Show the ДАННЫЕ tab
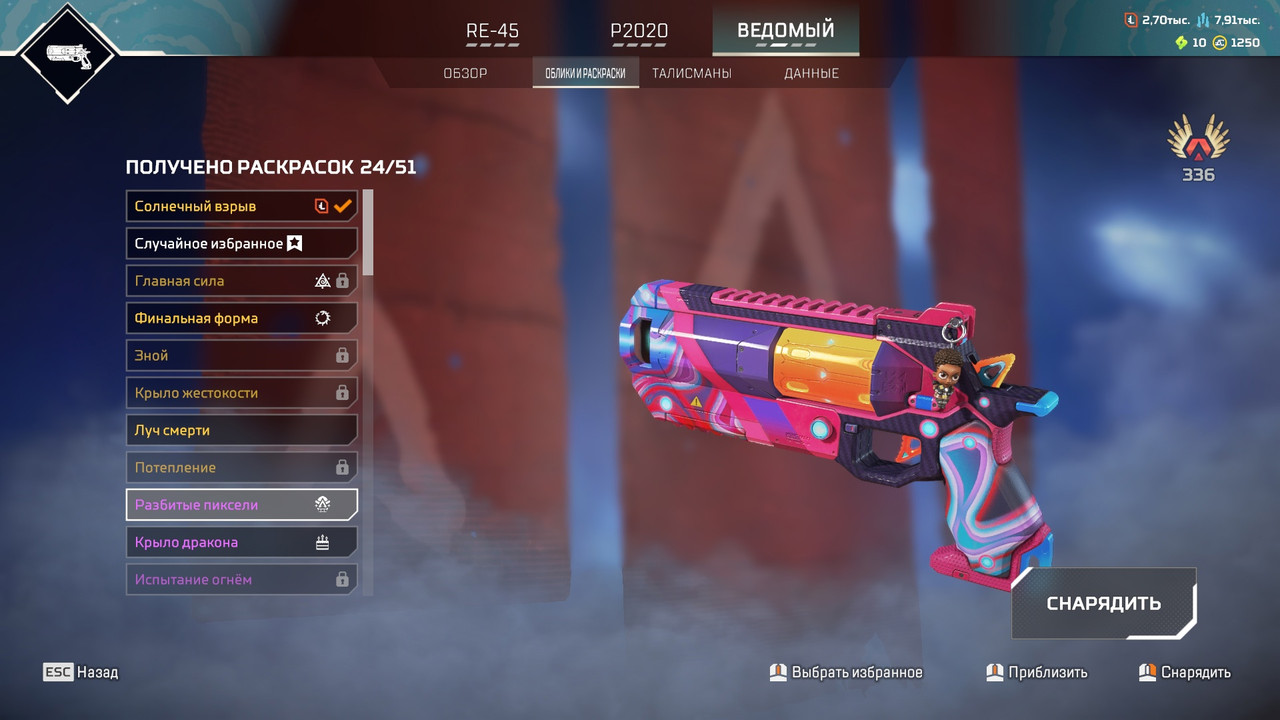The height and width of the screenshot is (720, 1280). pyautogui.click(x=811, y=73)
